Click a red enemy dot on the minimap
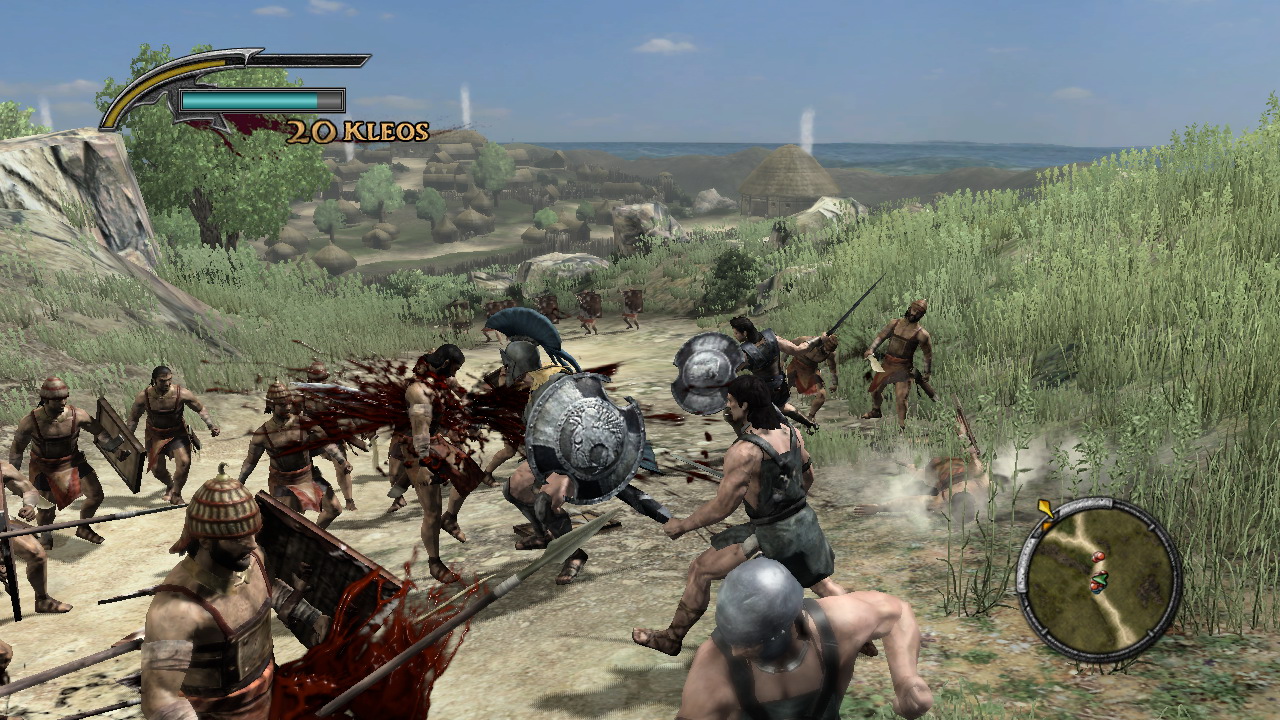This screenshot has width=1280, height=720. pyautogui.click(x=1098, y=556)
